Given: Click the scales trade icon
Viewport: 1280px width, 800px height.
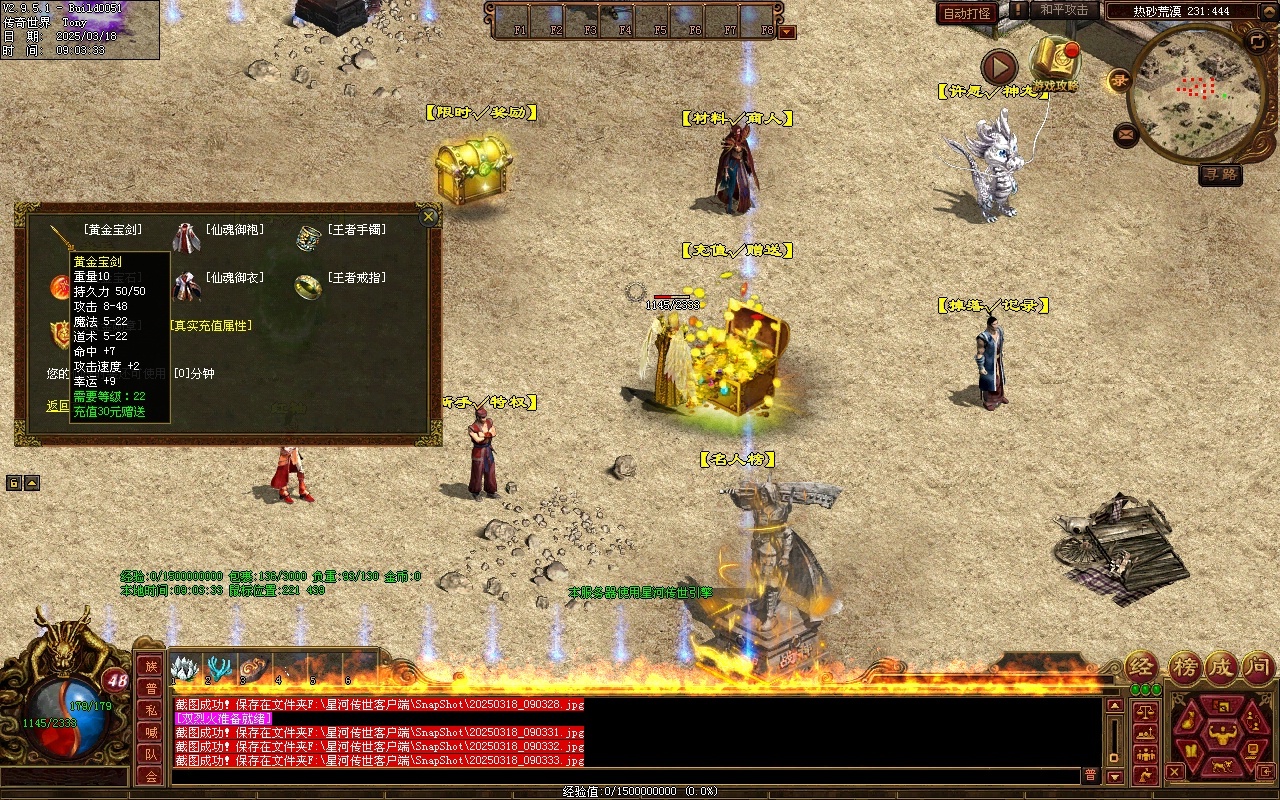Looking at the screenshot, I should [x=1144, y=712].
